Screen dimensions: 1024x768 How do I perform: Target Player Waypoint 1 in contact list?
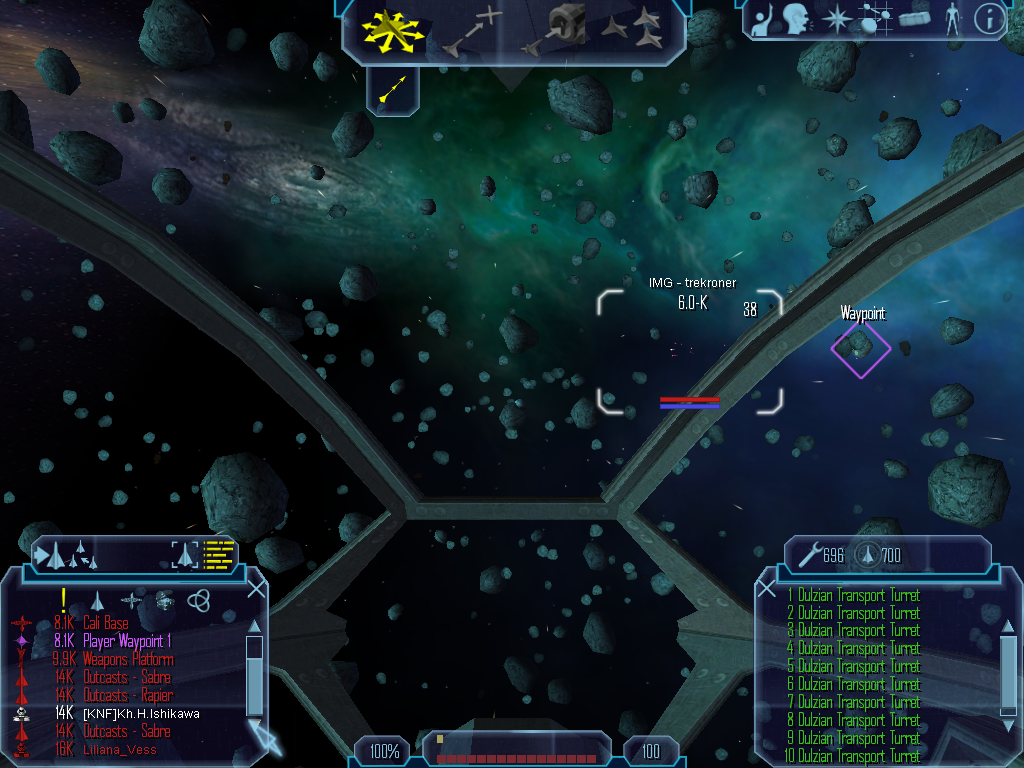click(x=127, y=641)
